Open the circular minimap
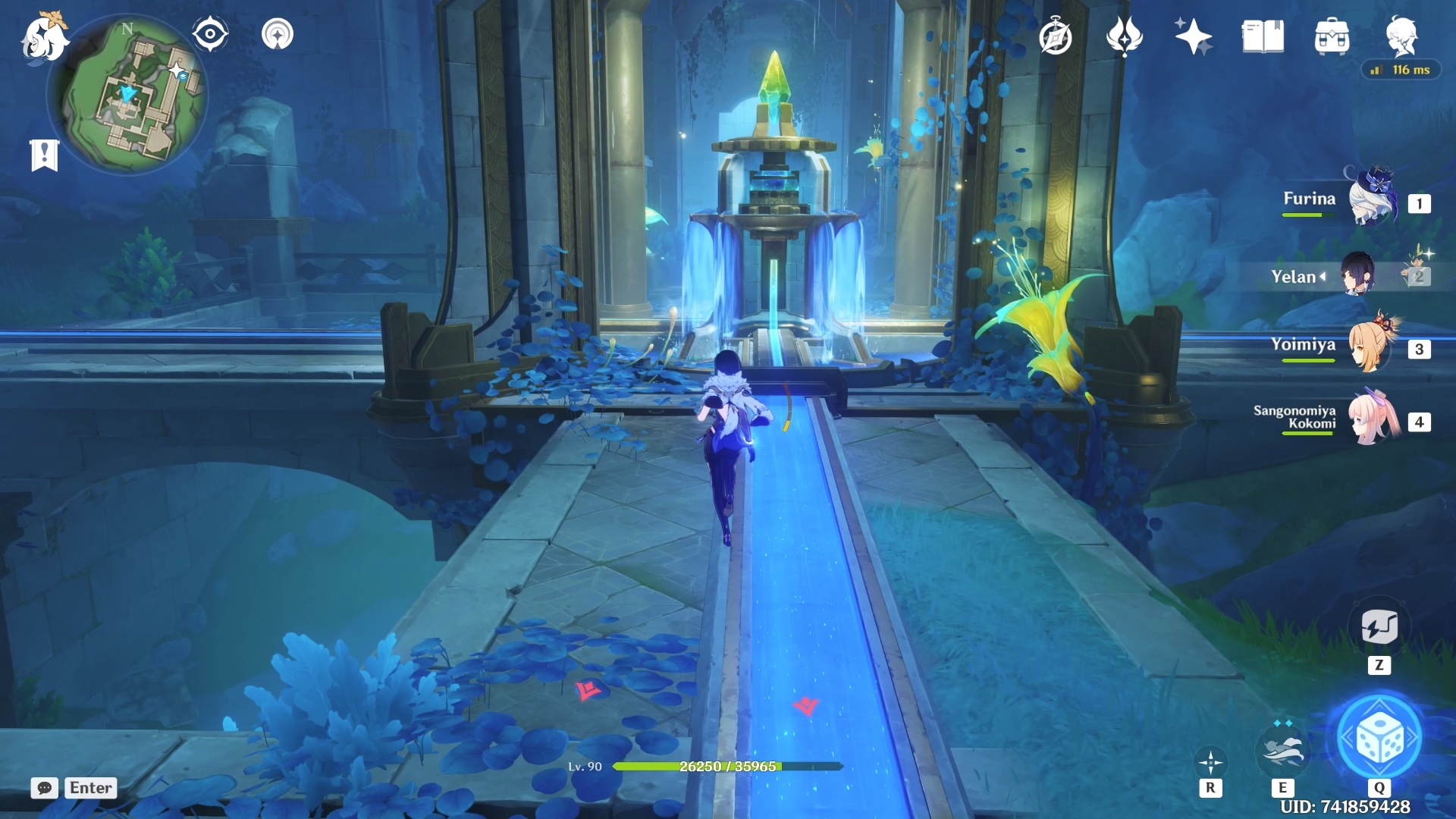The height and width of the screenshot is (819, 1456). pos(127,96)
